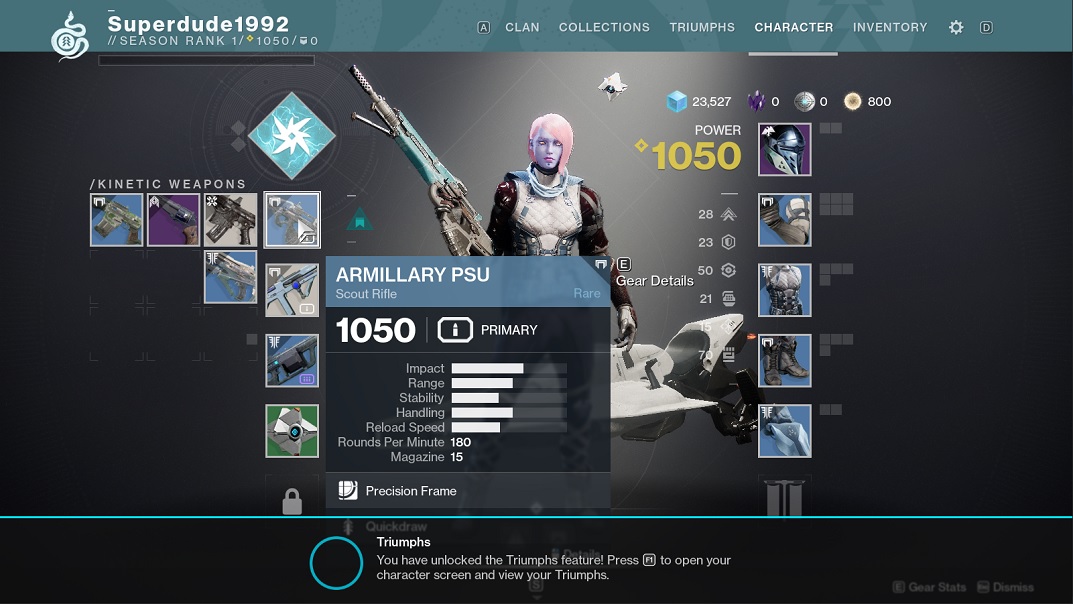Inspect the equipped helmet slot

tap(784, 150)
